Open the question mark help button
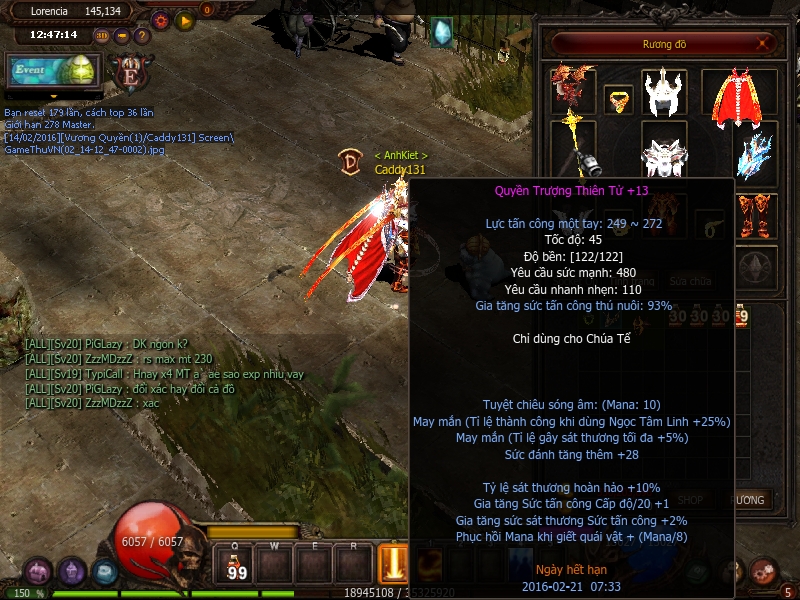 (x=142, y=36)
